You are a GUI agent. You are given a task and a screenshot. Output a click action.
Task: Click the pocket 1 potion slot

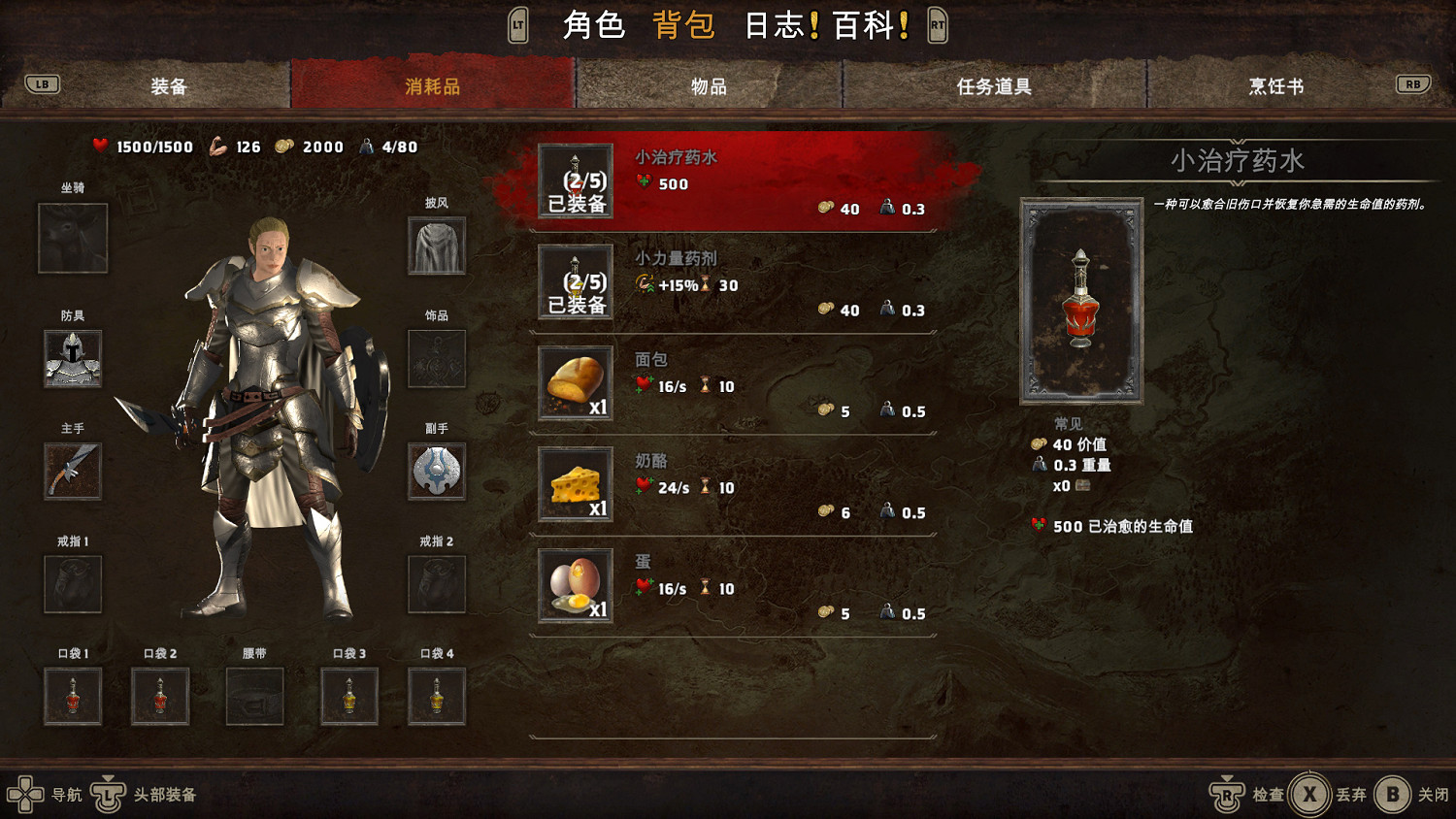pos(72,696)
